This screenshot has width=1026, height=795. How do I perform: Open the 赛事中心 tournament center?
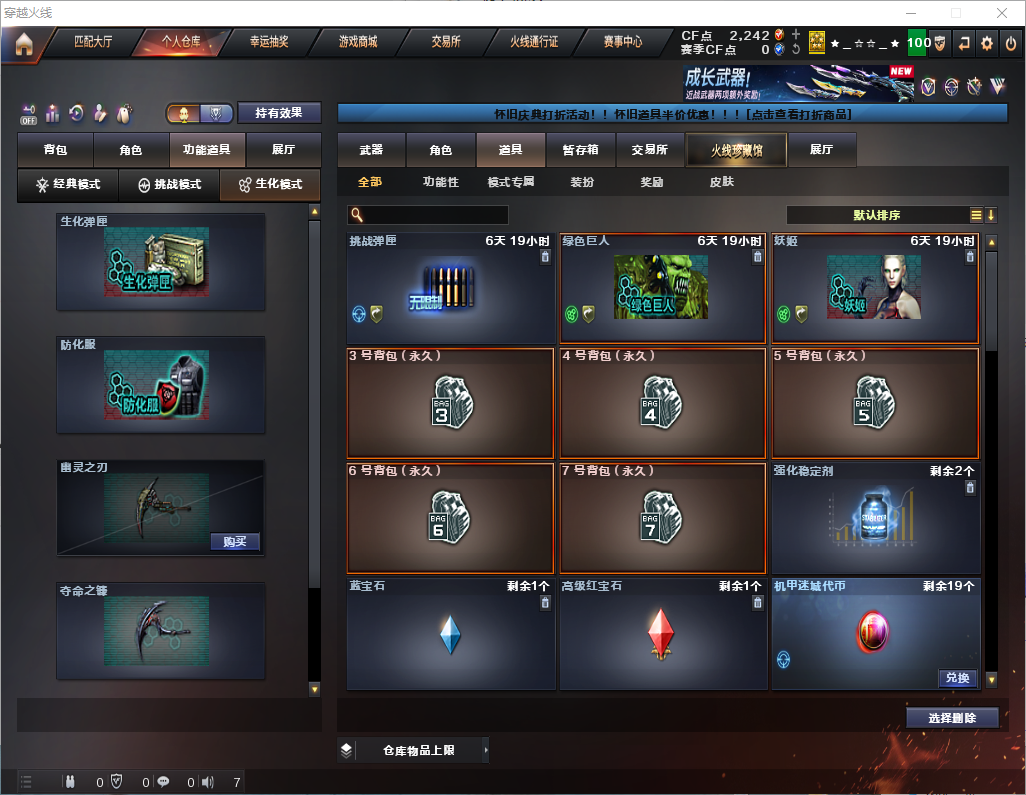click(x=622, y=42)
